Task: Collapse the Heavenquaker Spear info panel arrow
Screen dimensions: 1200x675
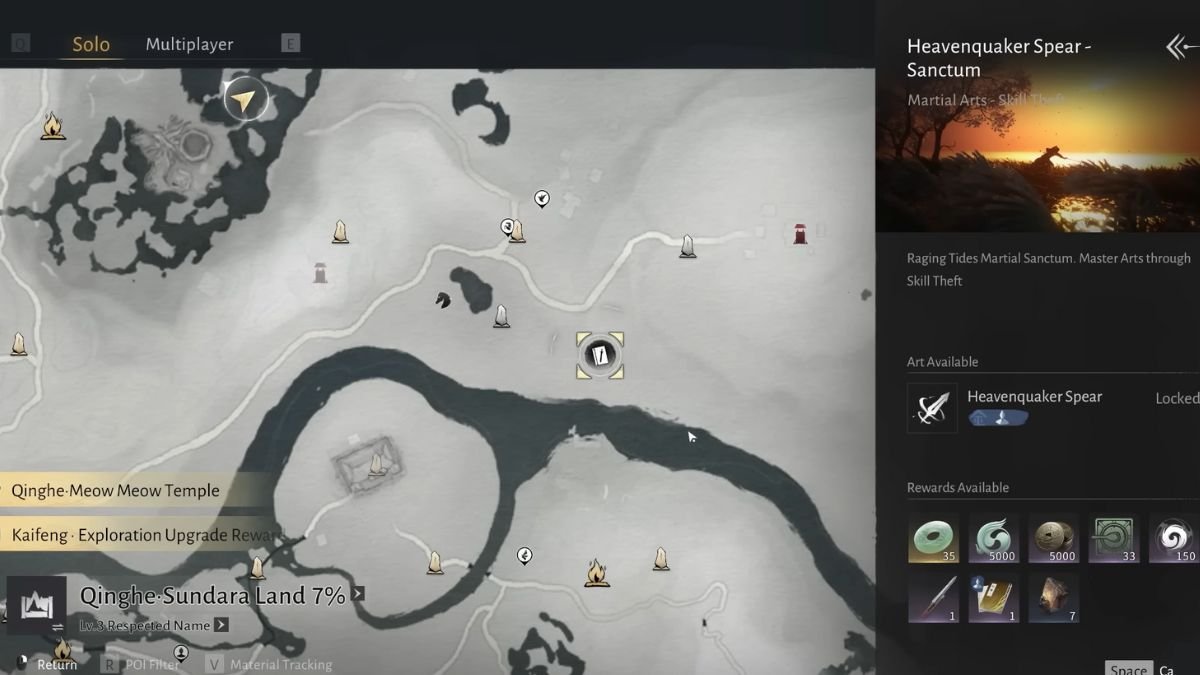Action: (1181, 47)
